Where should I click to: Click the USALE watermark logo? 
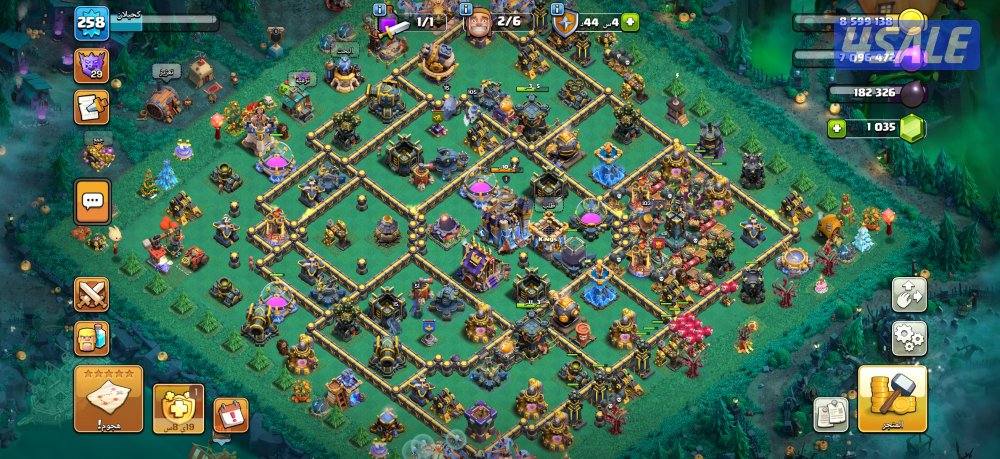[907, 43]
